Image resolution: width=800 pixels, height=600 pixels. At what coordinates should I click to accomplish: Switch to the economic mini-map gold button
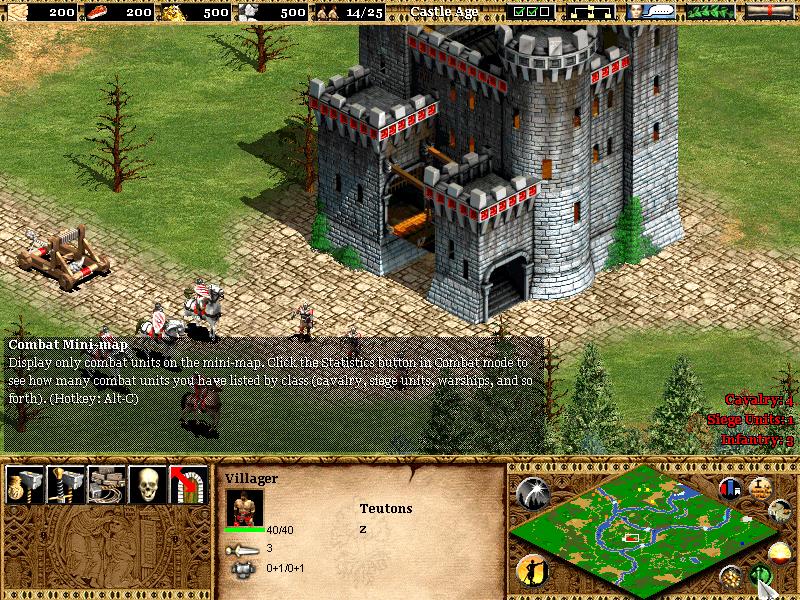[x=733, y=576]
